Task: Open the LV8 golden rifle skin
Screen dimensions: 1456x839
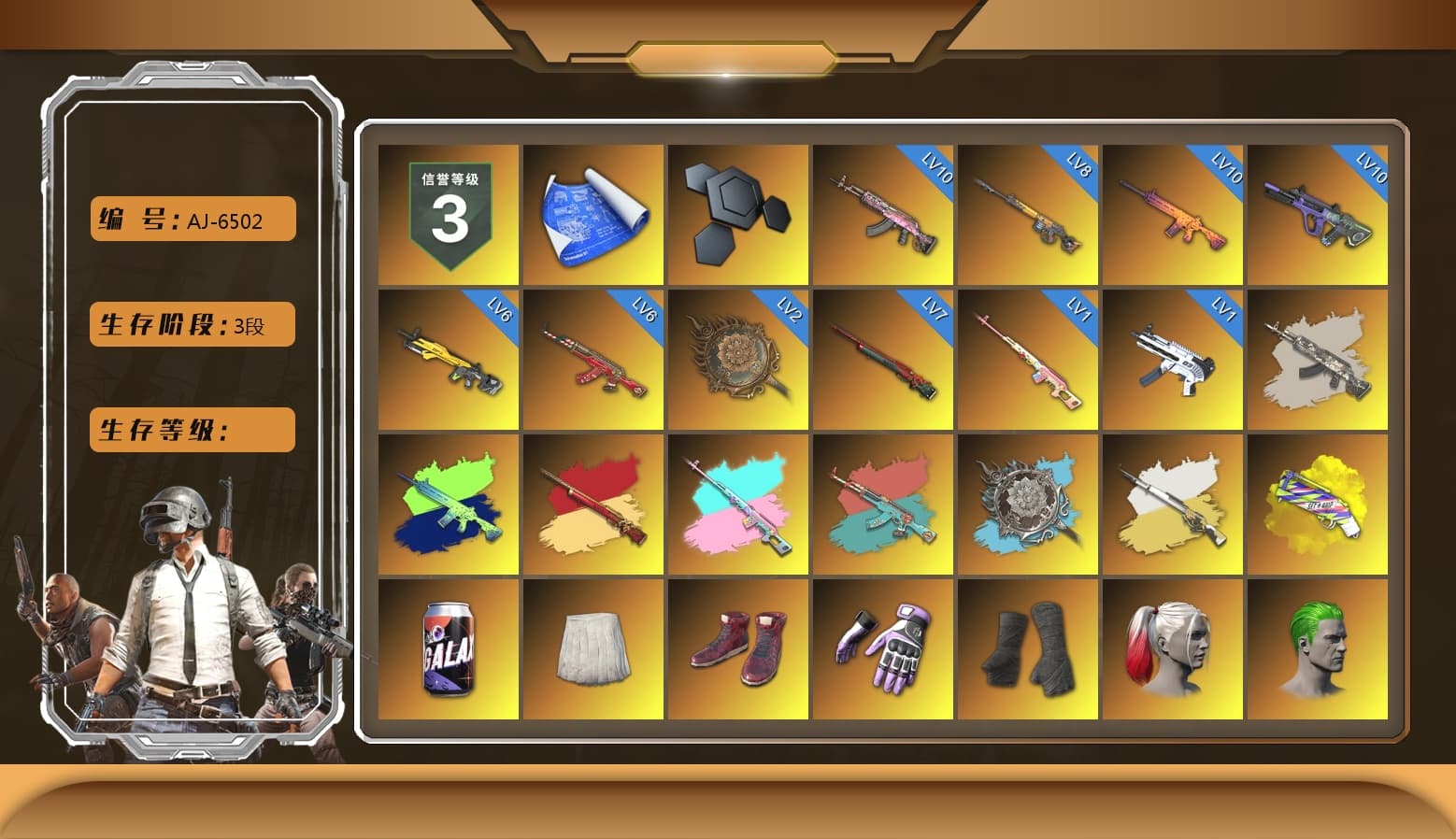Action: (1028, 213)
